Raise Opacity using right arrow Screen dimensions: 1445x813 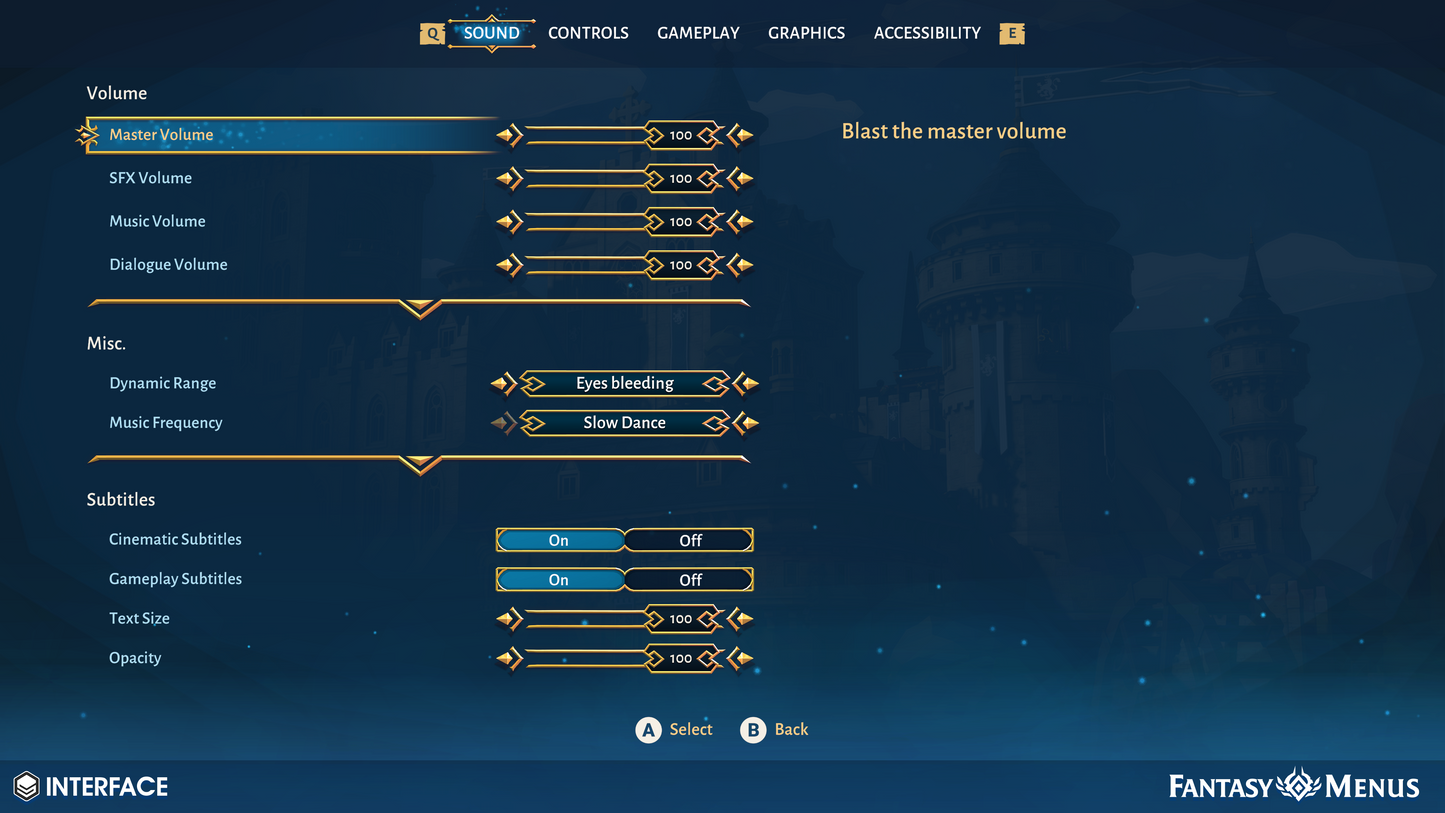click(741, 659)
